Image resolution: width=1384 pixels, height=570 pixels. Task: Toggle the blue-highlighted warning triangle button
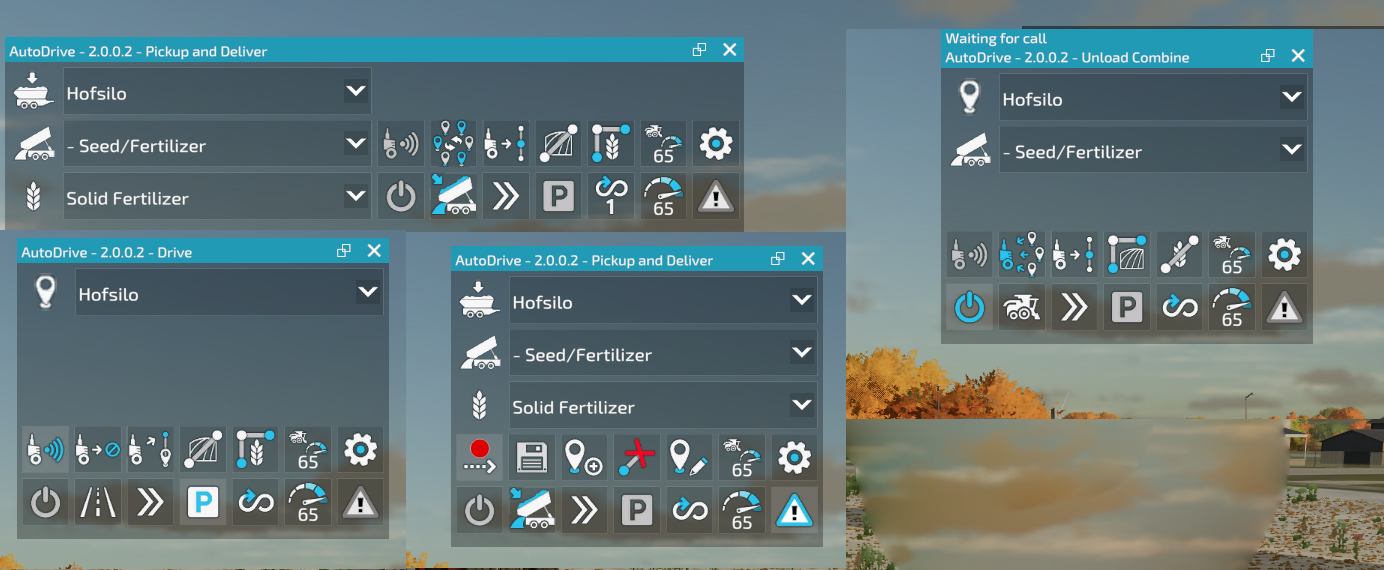(x=794, y=510)
